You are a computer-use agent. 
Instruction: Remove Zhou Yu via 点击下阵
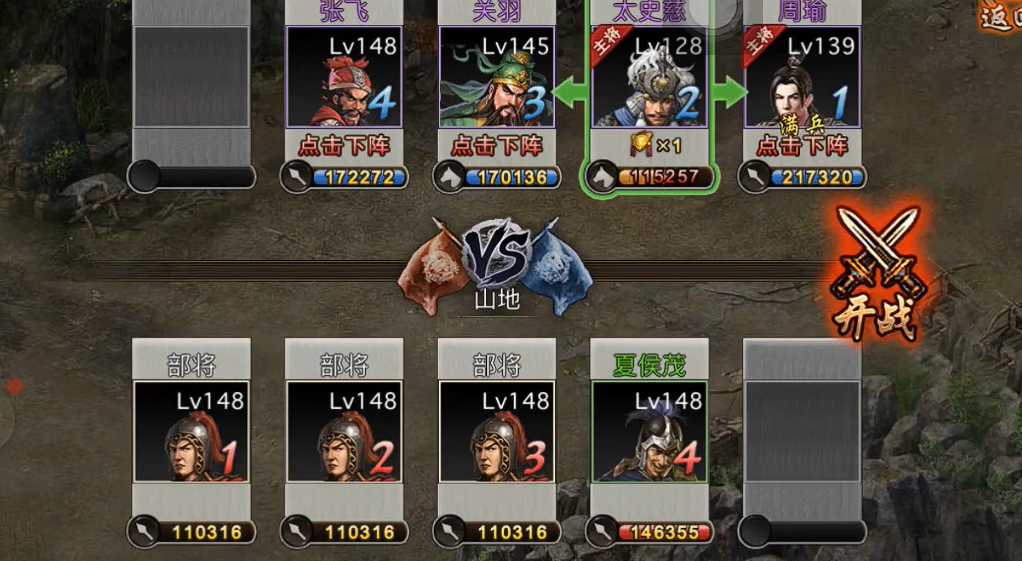coord(802,146)
